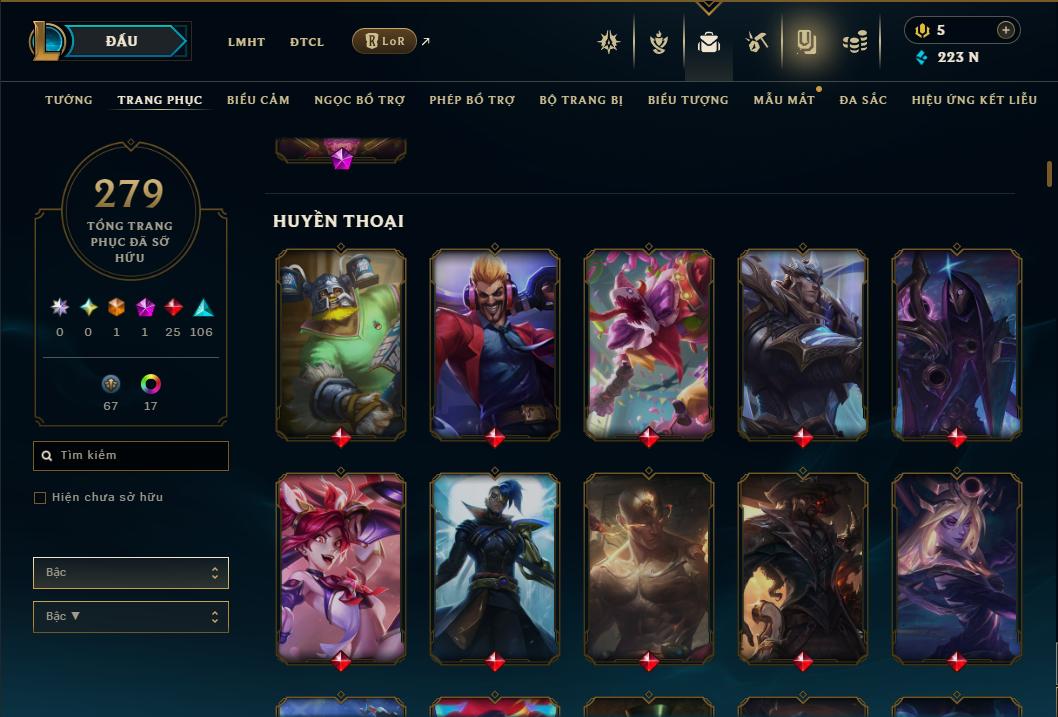Select the green-shirted bearded brawler skin card

click(x=341, y=344)
